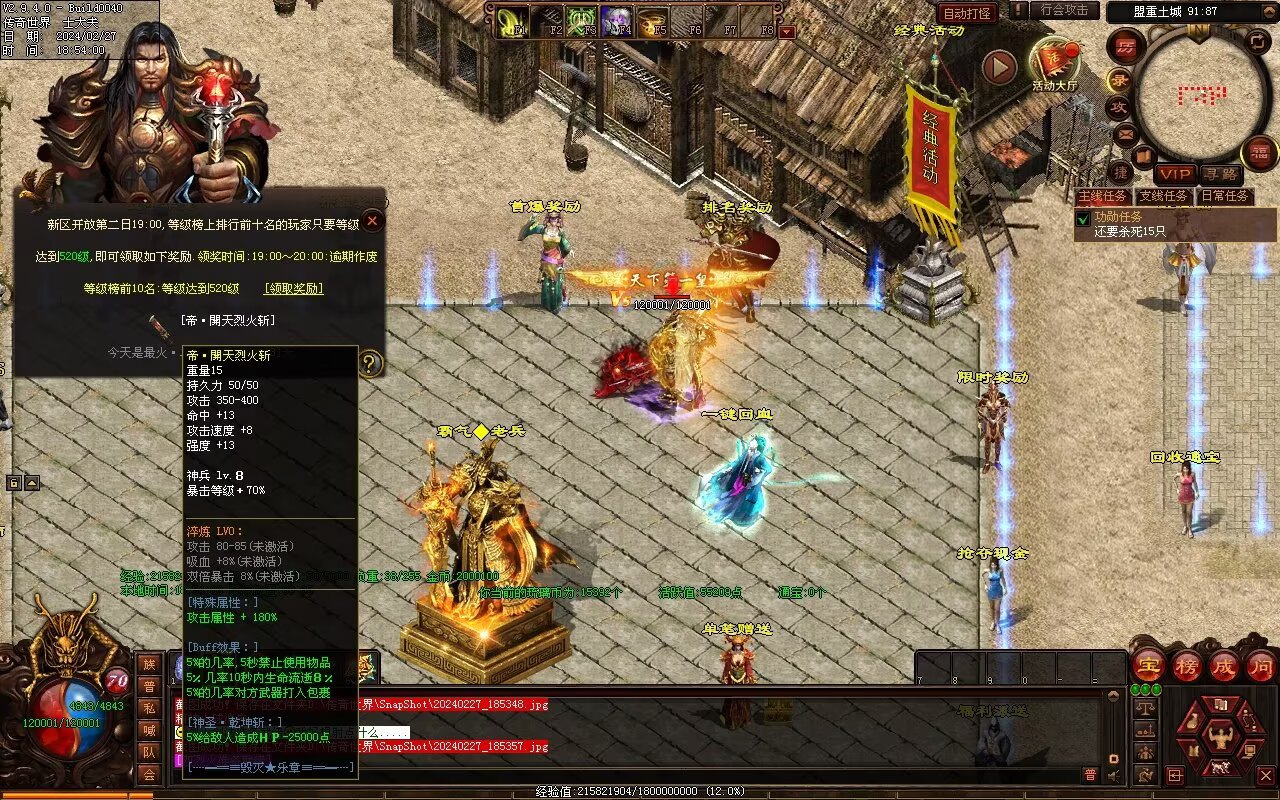
Task: Click the question mark help icon
Action: tap(370, 363)
